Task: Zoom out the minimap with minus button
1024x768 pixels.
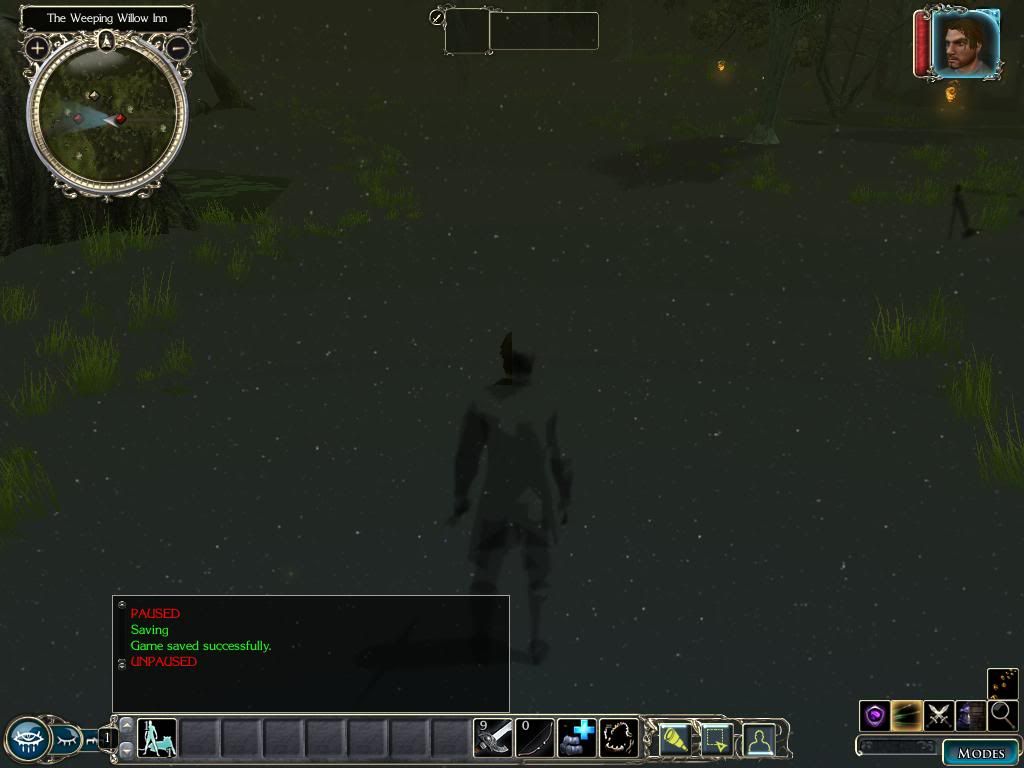Action: tap(178, 47)
